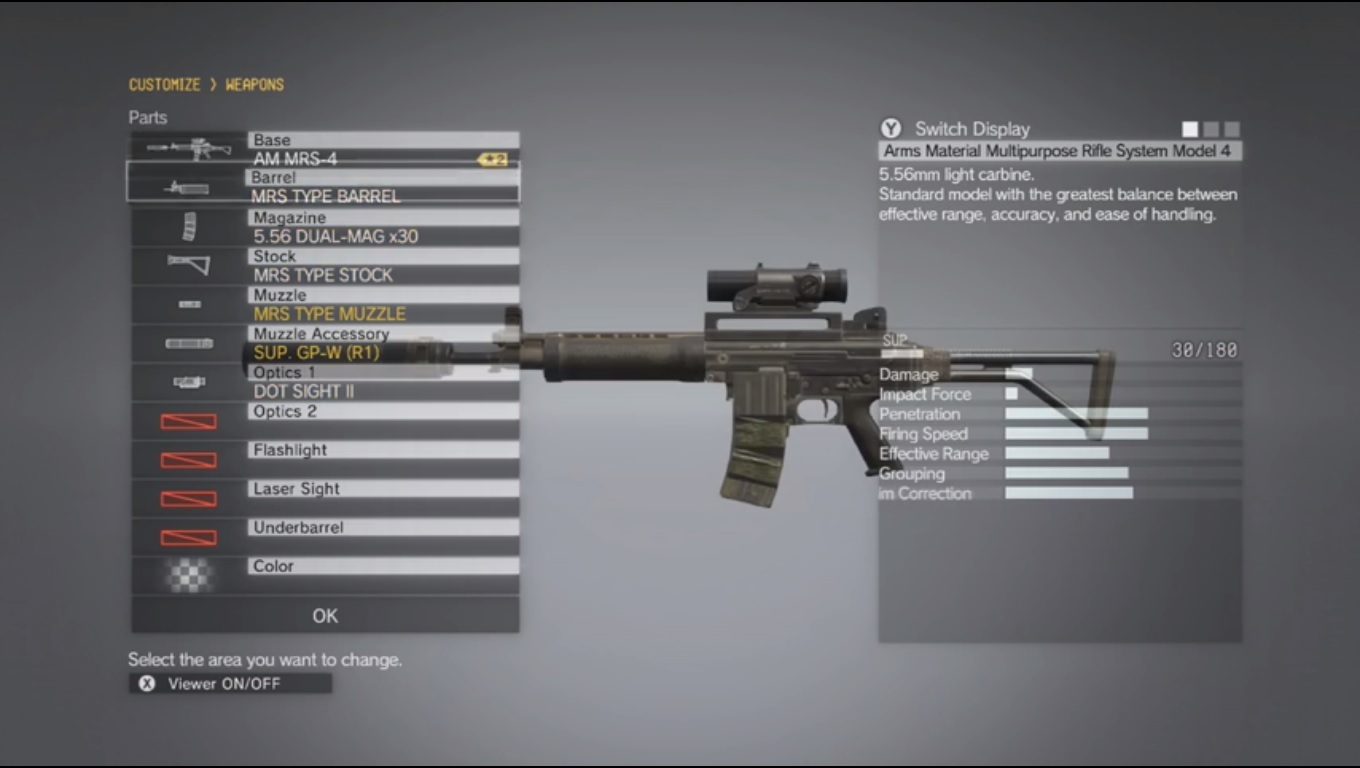Image resolution: width=1360 pixels, height=768 pixels.
Task: Open the Color customization row
Action: point(384,576)
